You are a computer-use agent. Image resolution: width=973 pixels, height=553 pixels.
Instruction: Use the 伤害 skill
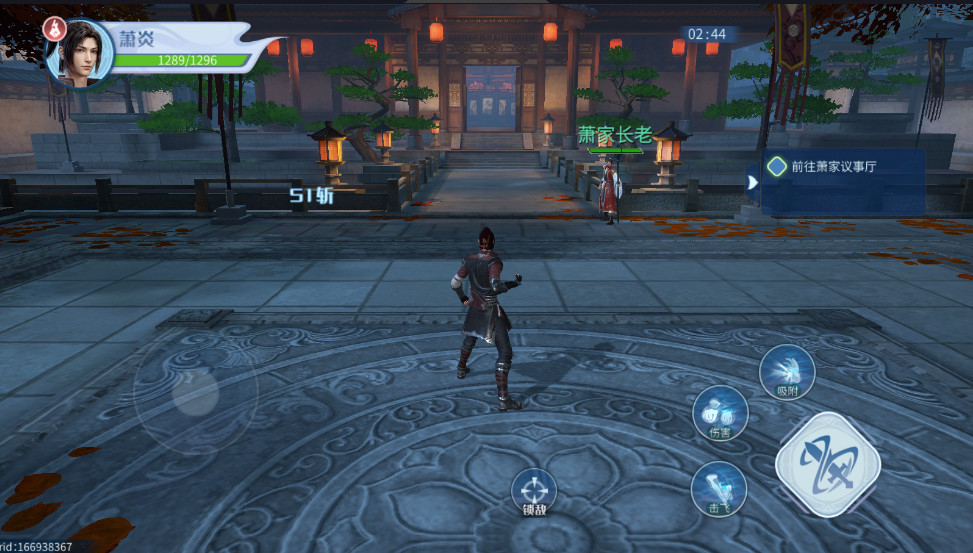(720, 411)
